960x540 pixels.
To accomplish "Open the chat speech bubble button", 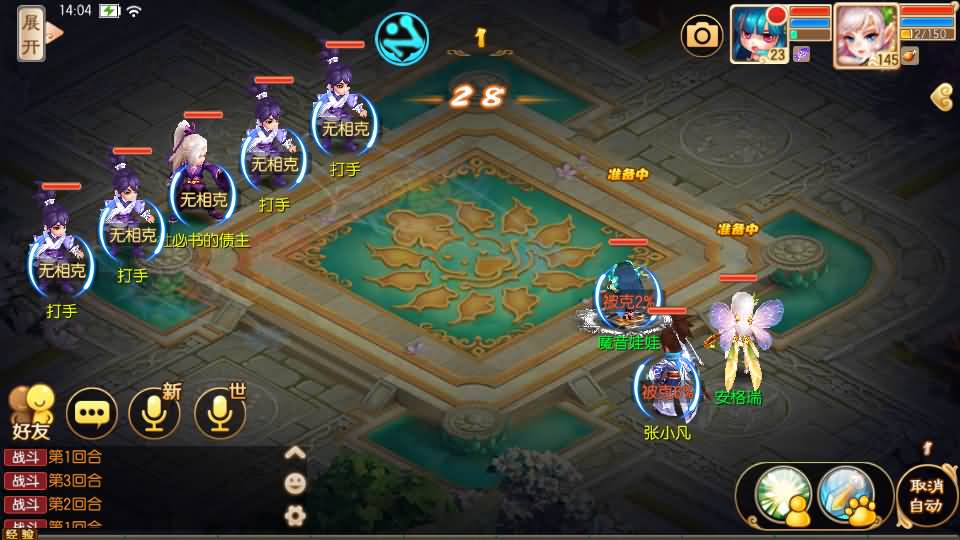I will click(92, 412).
